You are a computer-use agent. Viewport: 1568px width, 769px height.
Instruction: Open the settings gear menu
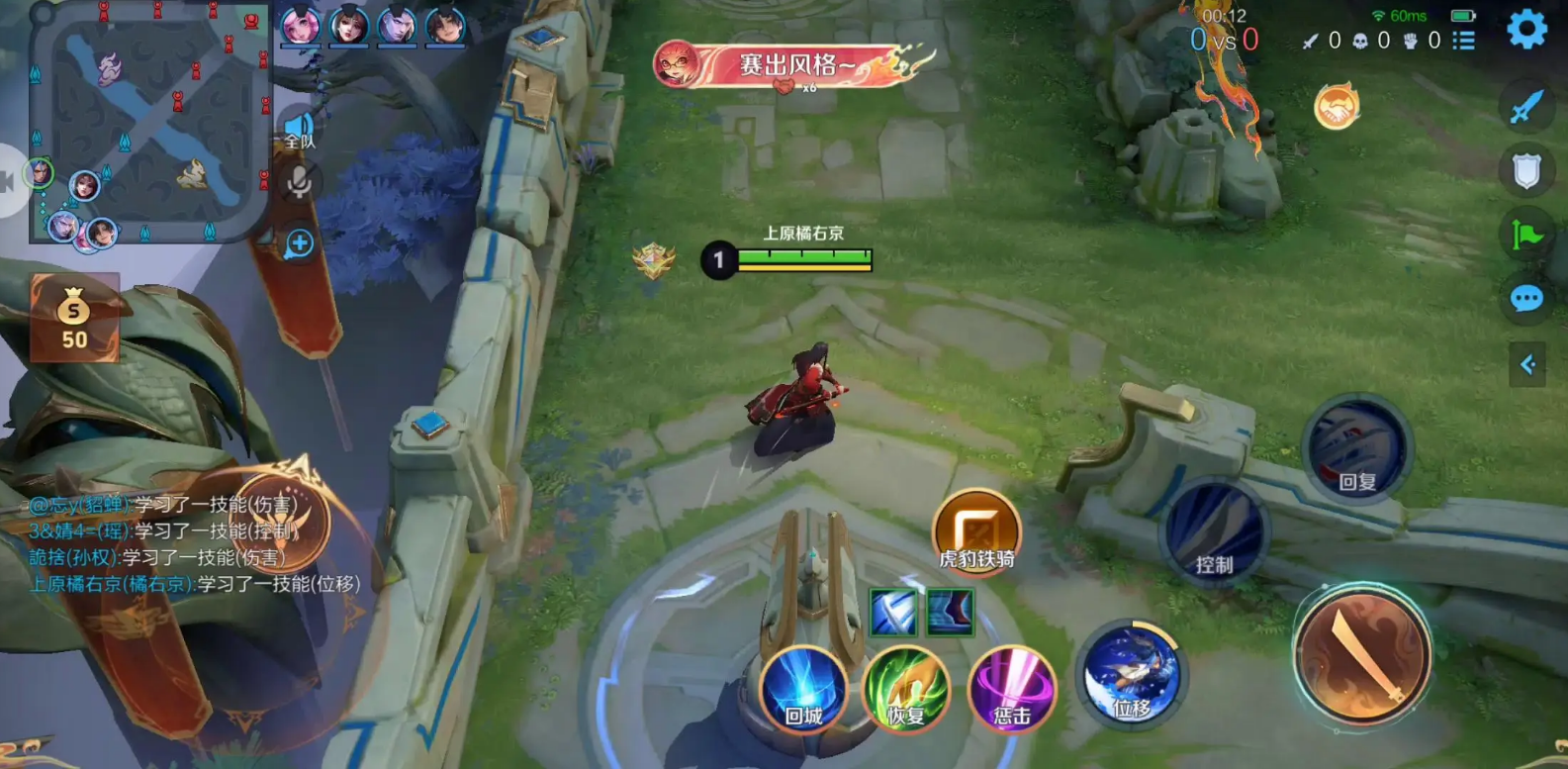pyautogui.click(x=1526, y=30)
